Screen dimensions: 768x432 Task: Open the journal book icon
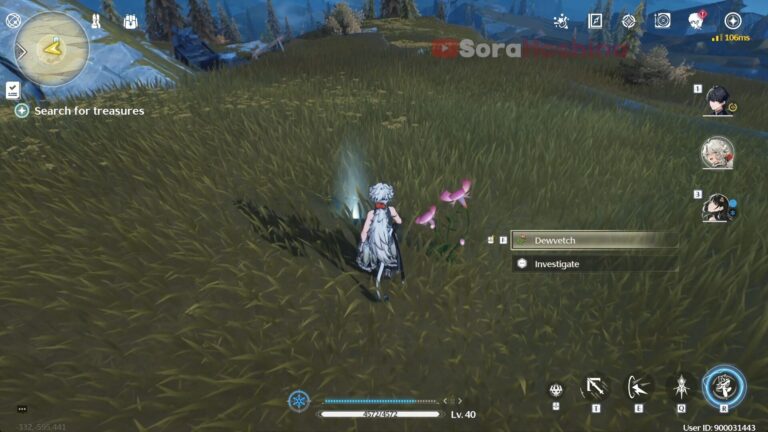pyautogui.click(x=595, y=21)
